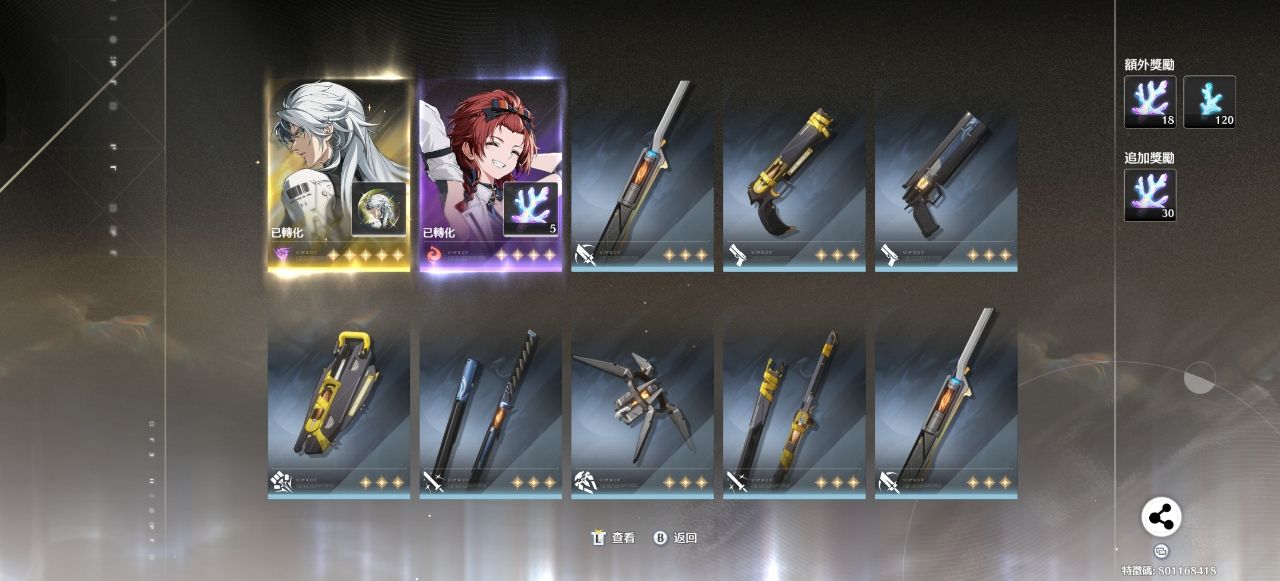Inspect the blue coral reward showing 120

coord(1209,102)
